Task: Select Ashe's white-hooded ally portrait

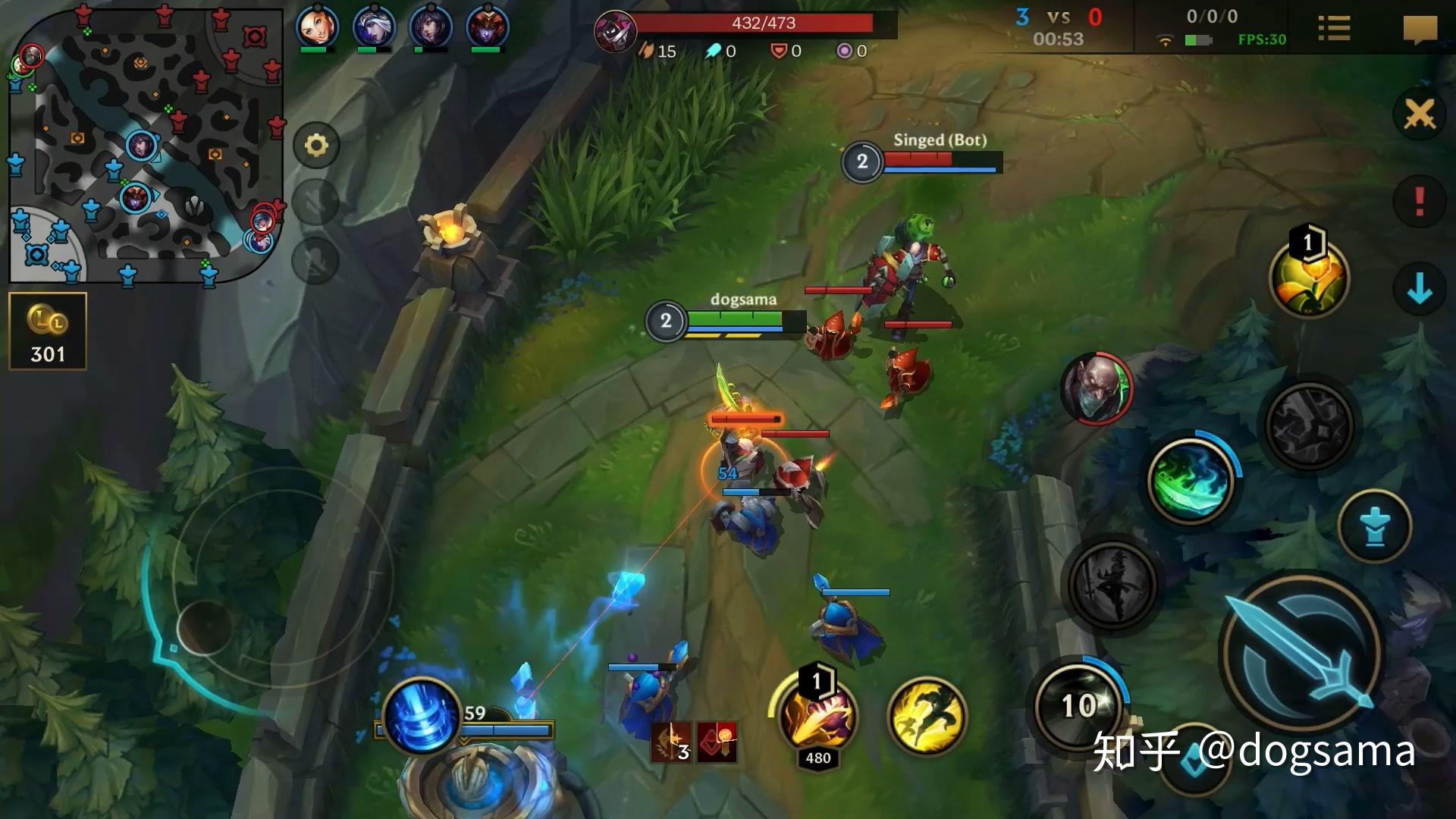Action: [x=374, y=28]
